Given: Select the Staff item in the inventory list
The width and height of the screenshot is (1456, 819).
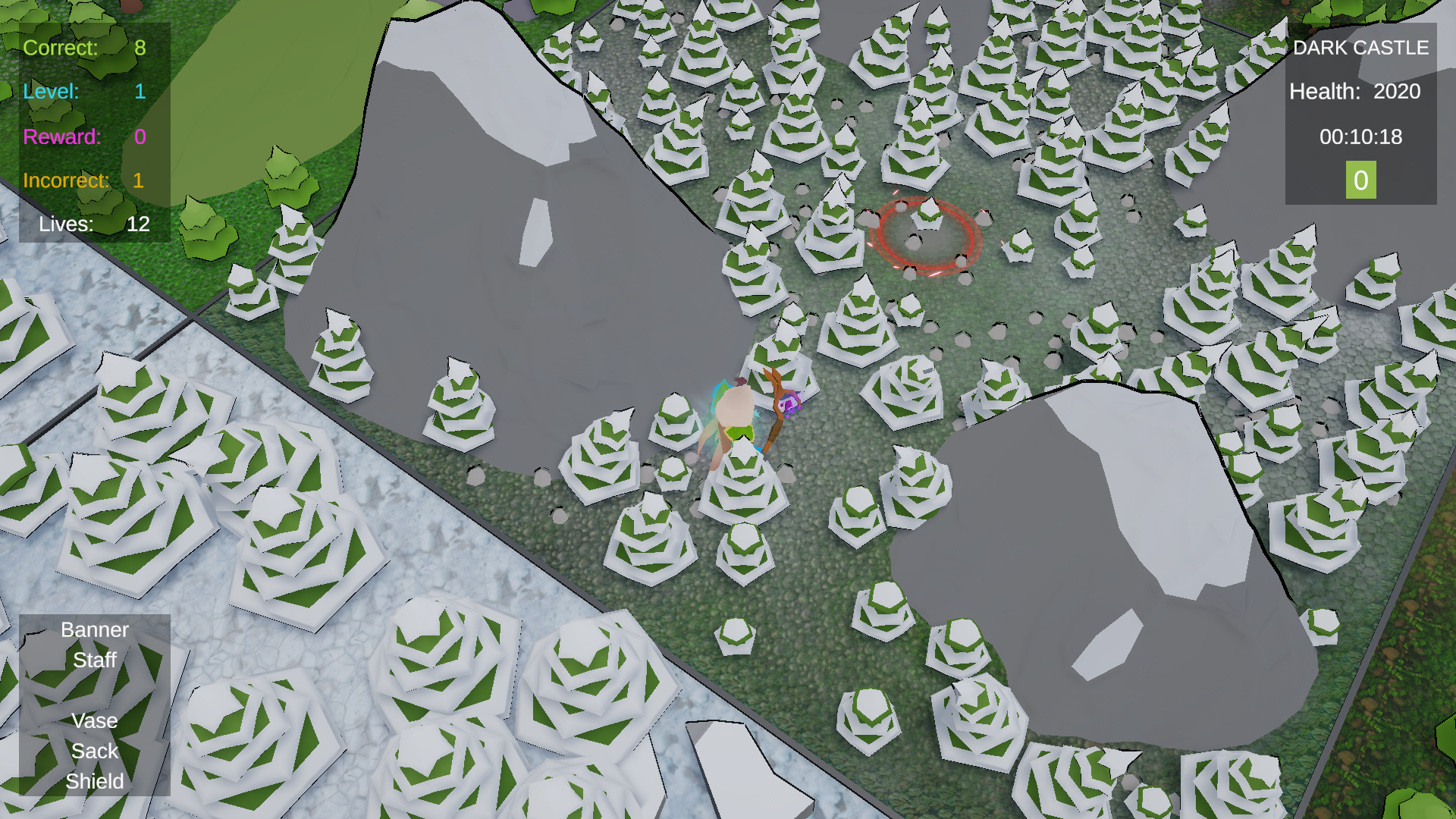Looking at the screenshot, I should pos(93,660).
